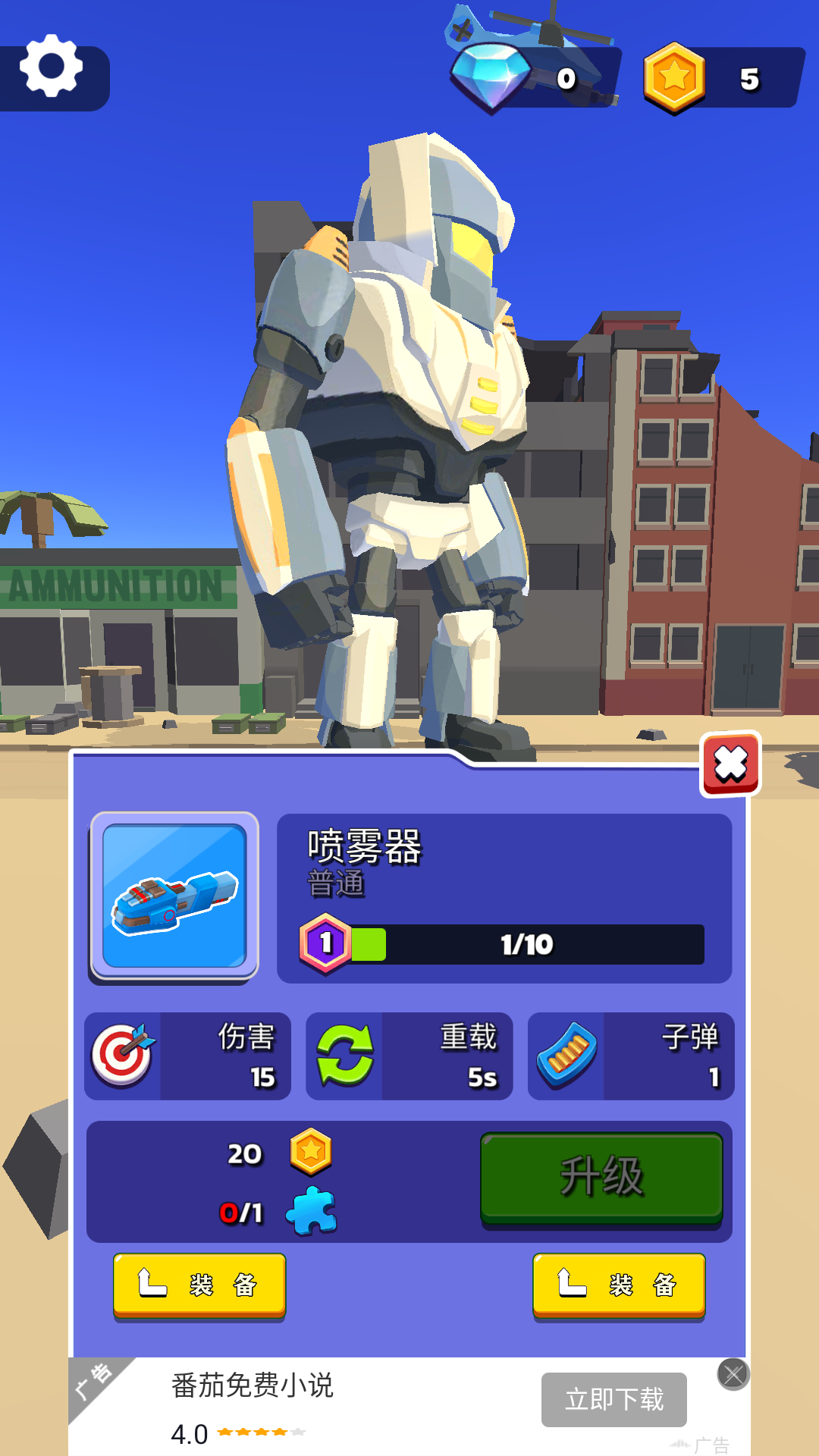Dismiss the bottom ad banner
This screenshot has width=819, height=1456.
733,1374
